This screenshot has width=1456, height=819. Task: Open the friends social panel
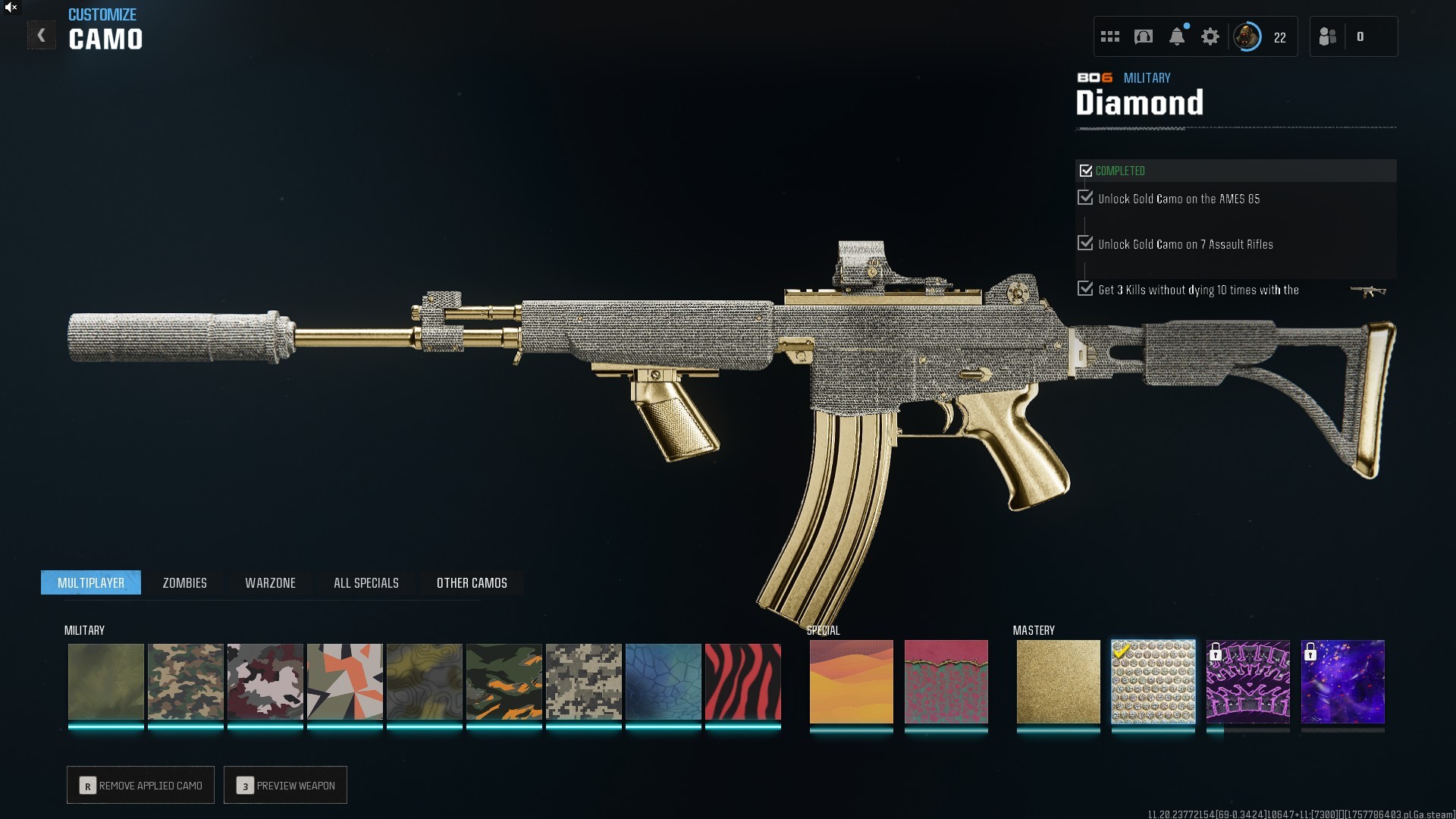pos(1328,37)
